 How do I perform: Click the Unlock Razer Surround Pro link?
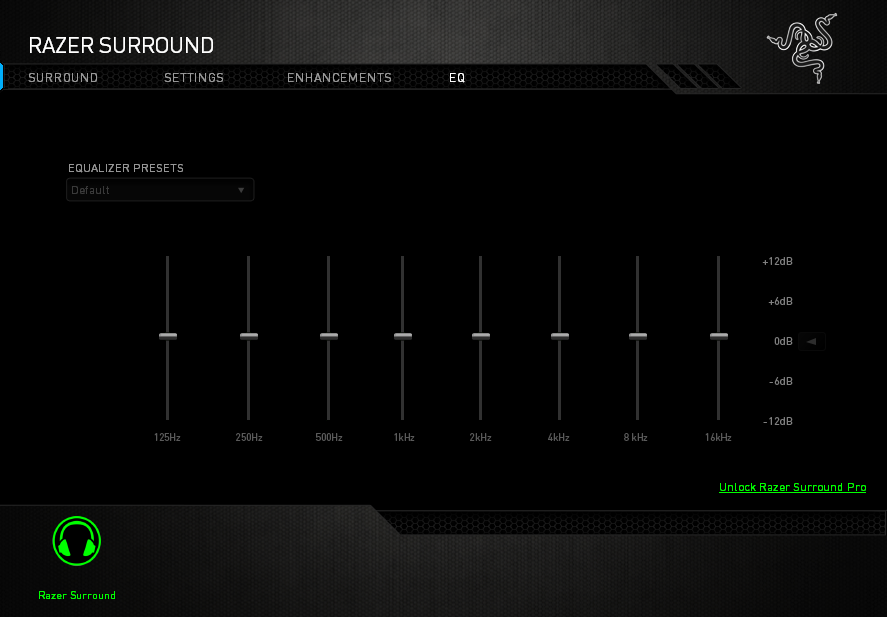coord(792,488)
